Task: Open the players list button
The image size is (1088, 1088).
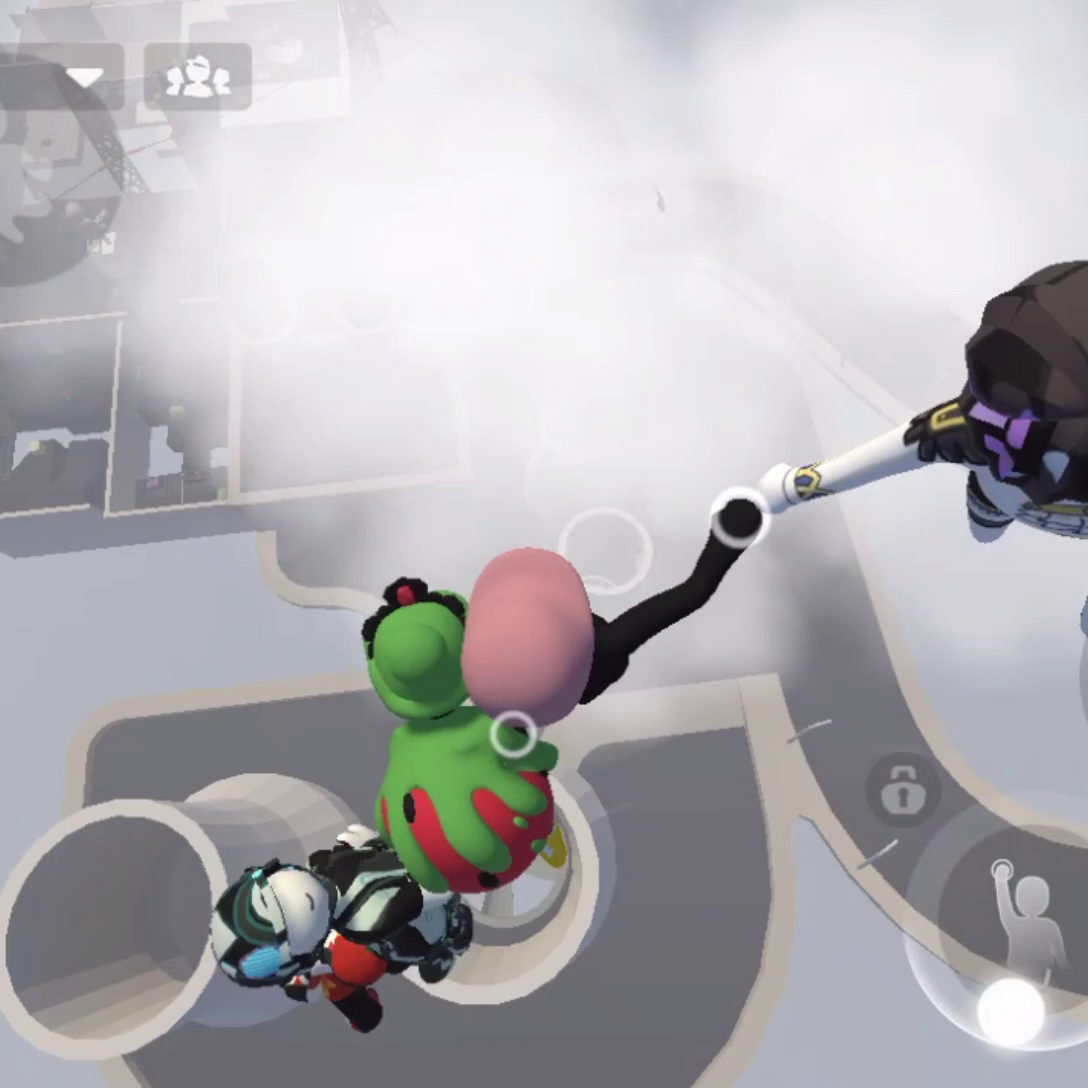Action: click(198, 77)
